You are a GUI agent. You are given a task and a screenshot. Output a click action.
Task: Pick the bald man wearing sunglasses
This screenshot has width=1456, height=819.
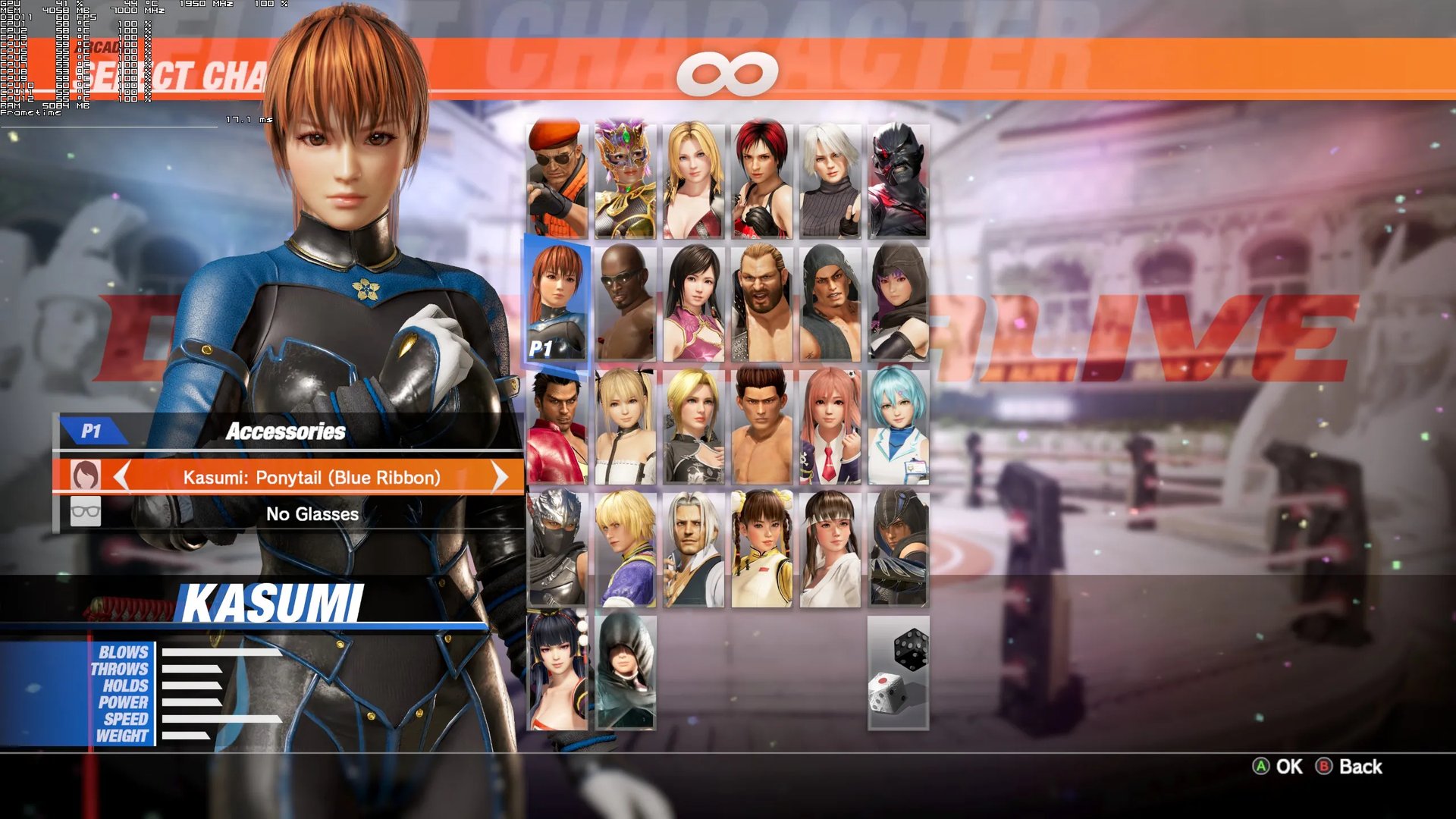coord(626,302)
